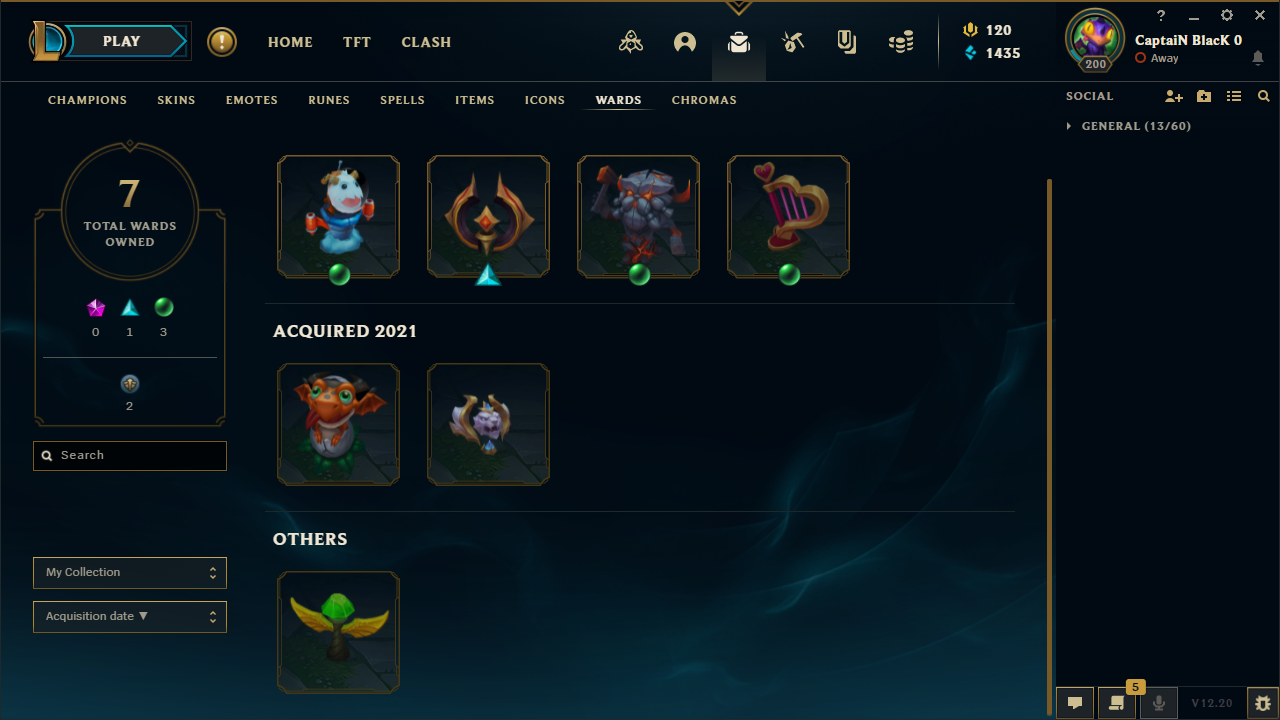Select the orange baby dragon ward skin
Viewport: 1280px width, 720px height.
click(338, 424)
